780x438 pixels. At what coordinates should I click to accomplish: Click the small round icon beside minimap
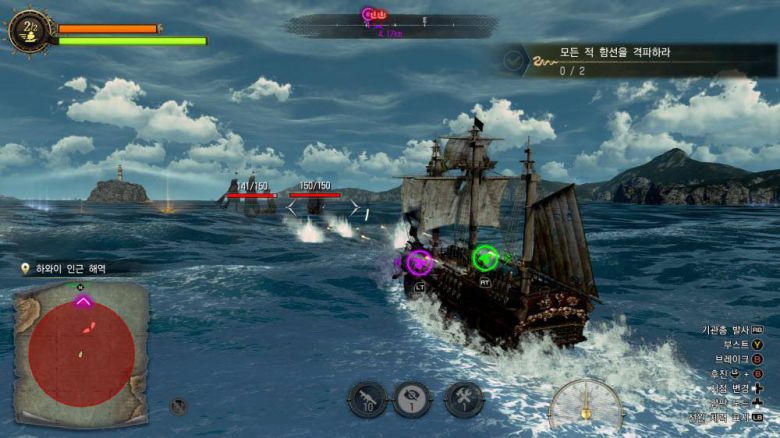[x=178, y=406]
